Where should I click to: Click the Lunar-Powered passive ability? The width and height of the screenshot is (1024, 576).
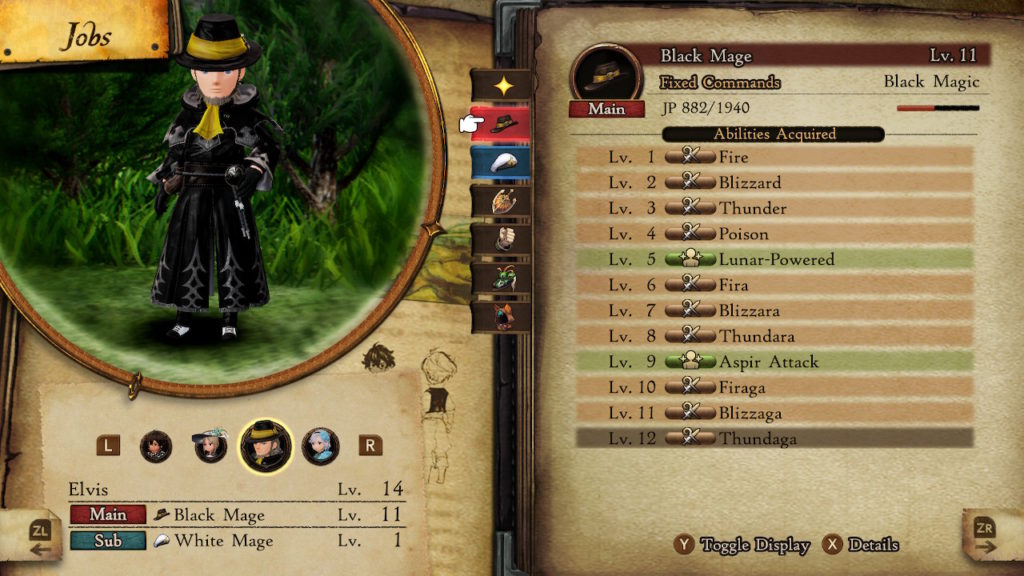[774, 259]
